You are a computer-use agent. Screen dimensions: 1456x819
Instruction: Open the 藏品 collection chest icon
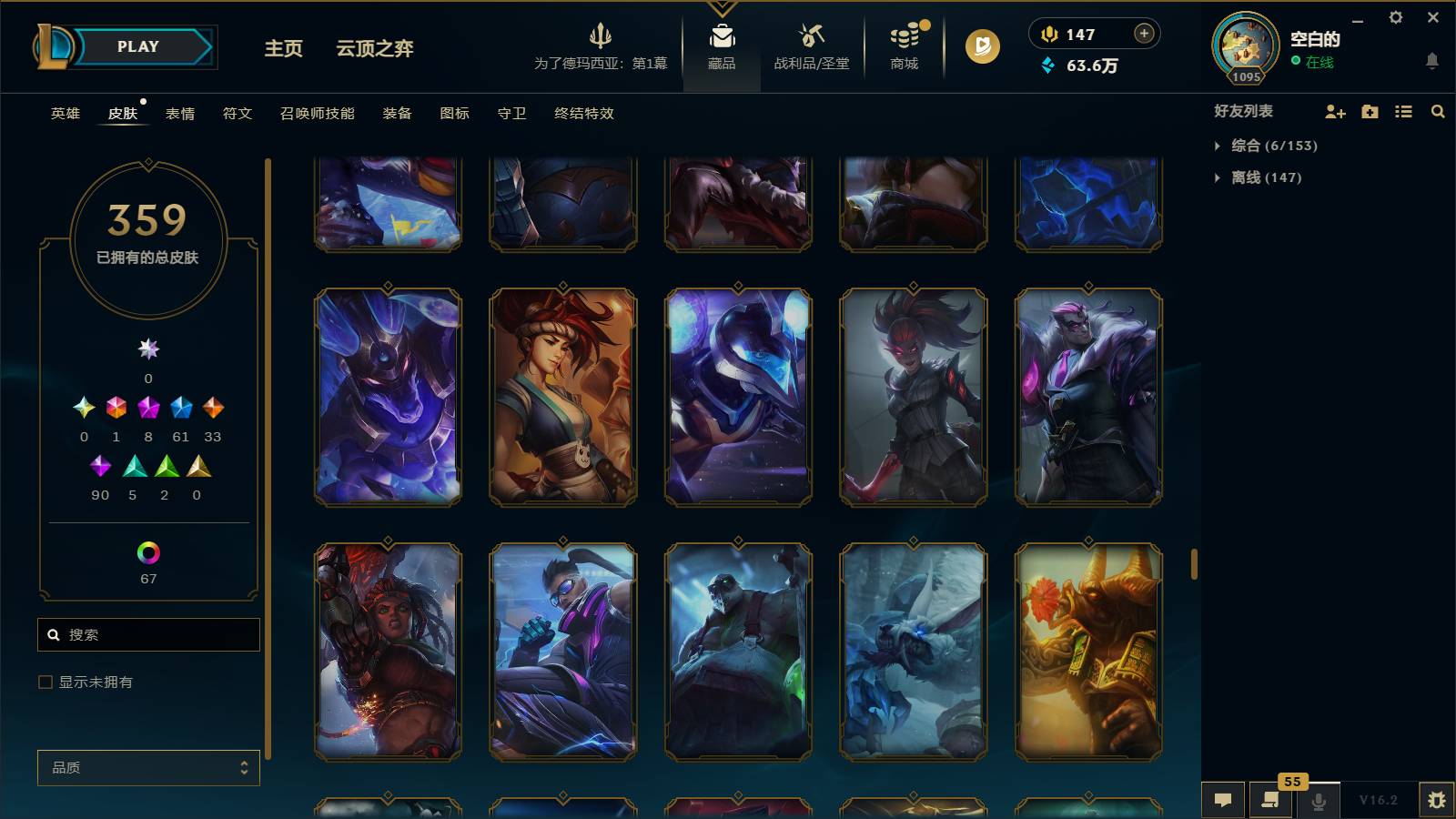[x=722, y=41]
